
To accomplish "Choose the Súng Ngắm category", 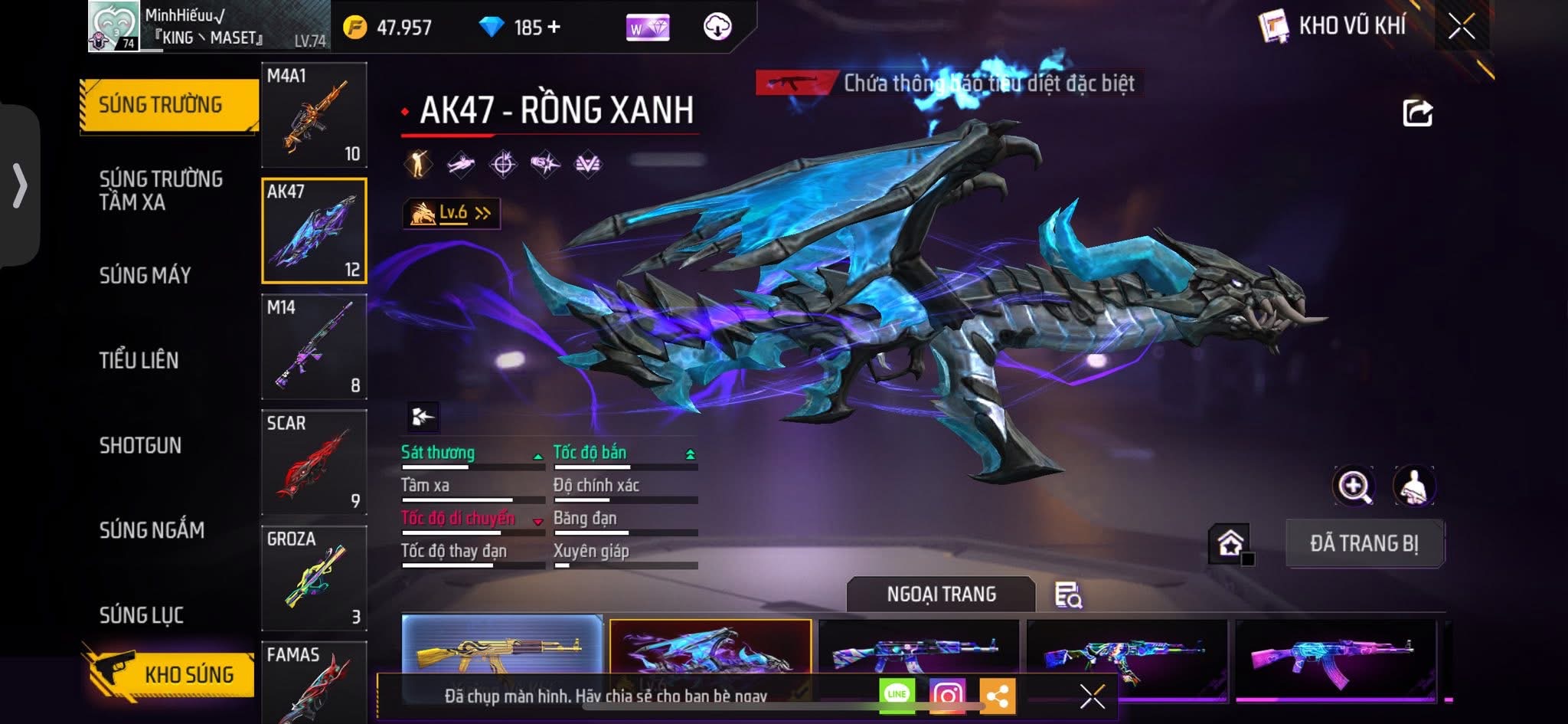I will pyautogui.click(x=152, y=530).
